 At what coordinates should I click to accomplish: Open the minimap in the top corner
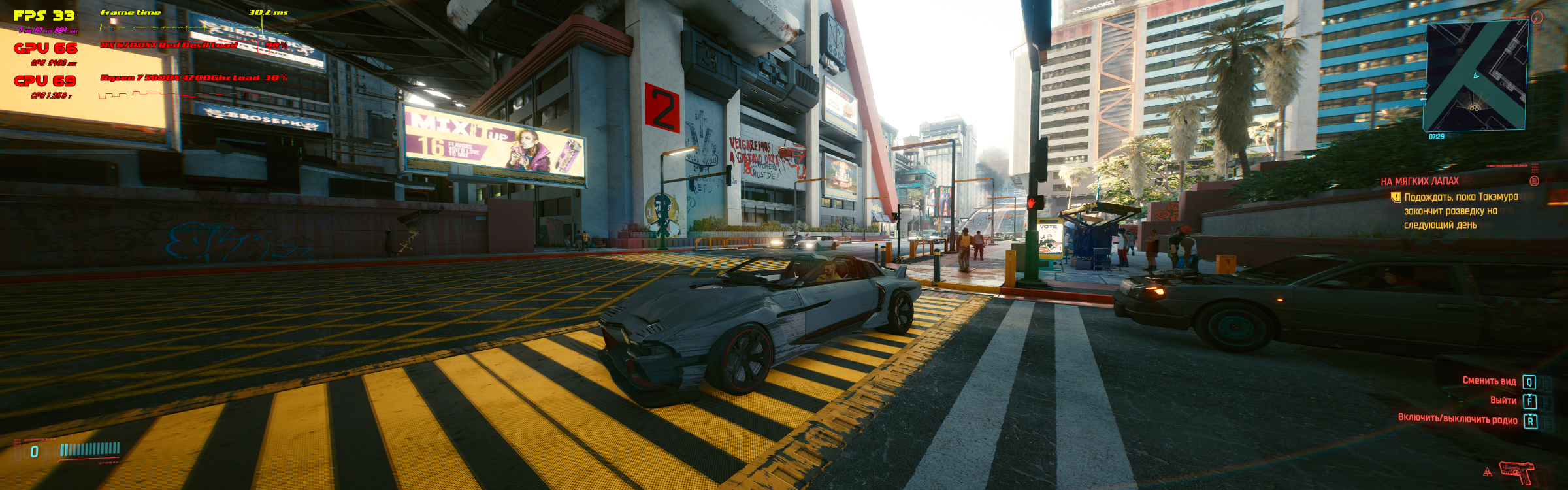[1475, 76]
